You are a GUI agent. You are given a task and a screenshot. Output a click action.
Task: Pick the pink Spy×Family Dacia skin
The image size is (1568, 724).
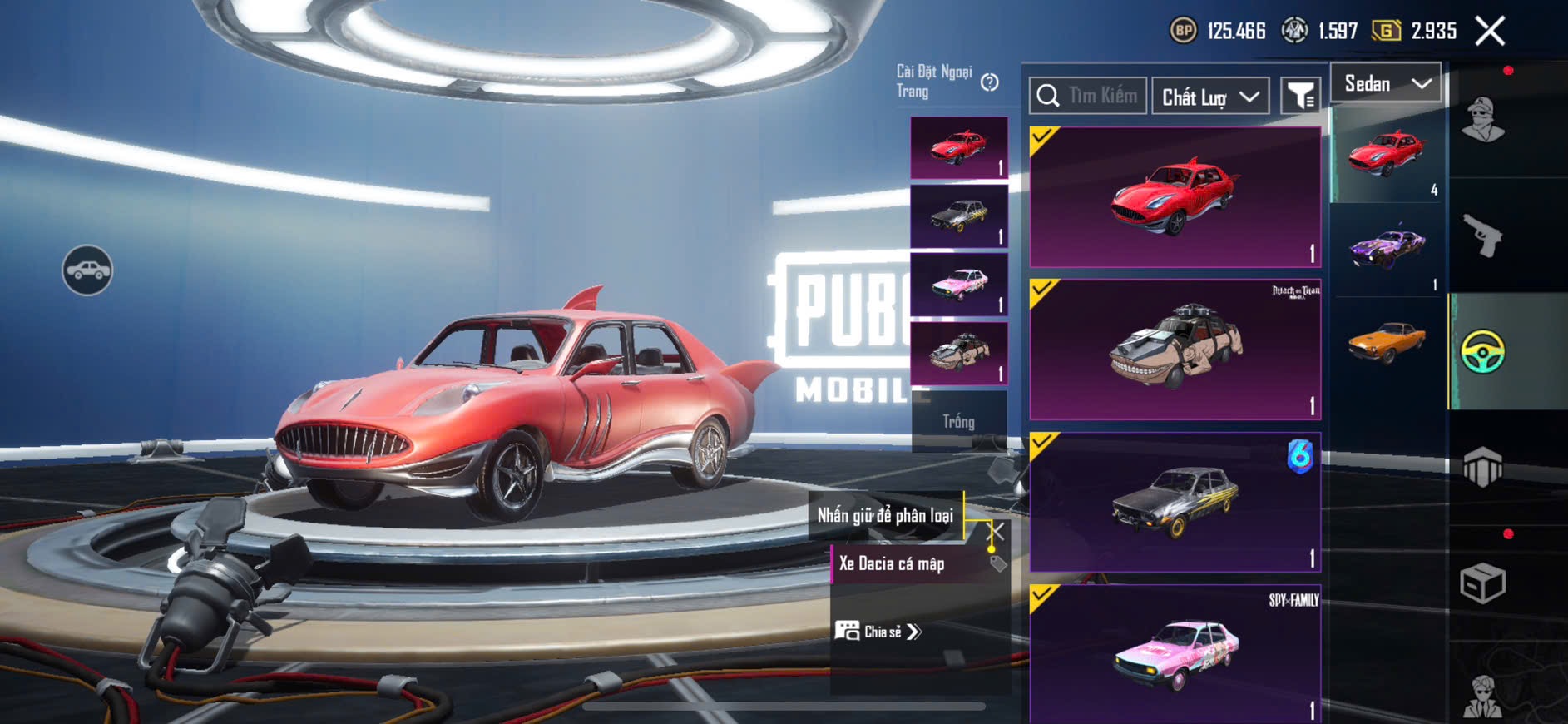(1175, 653)
